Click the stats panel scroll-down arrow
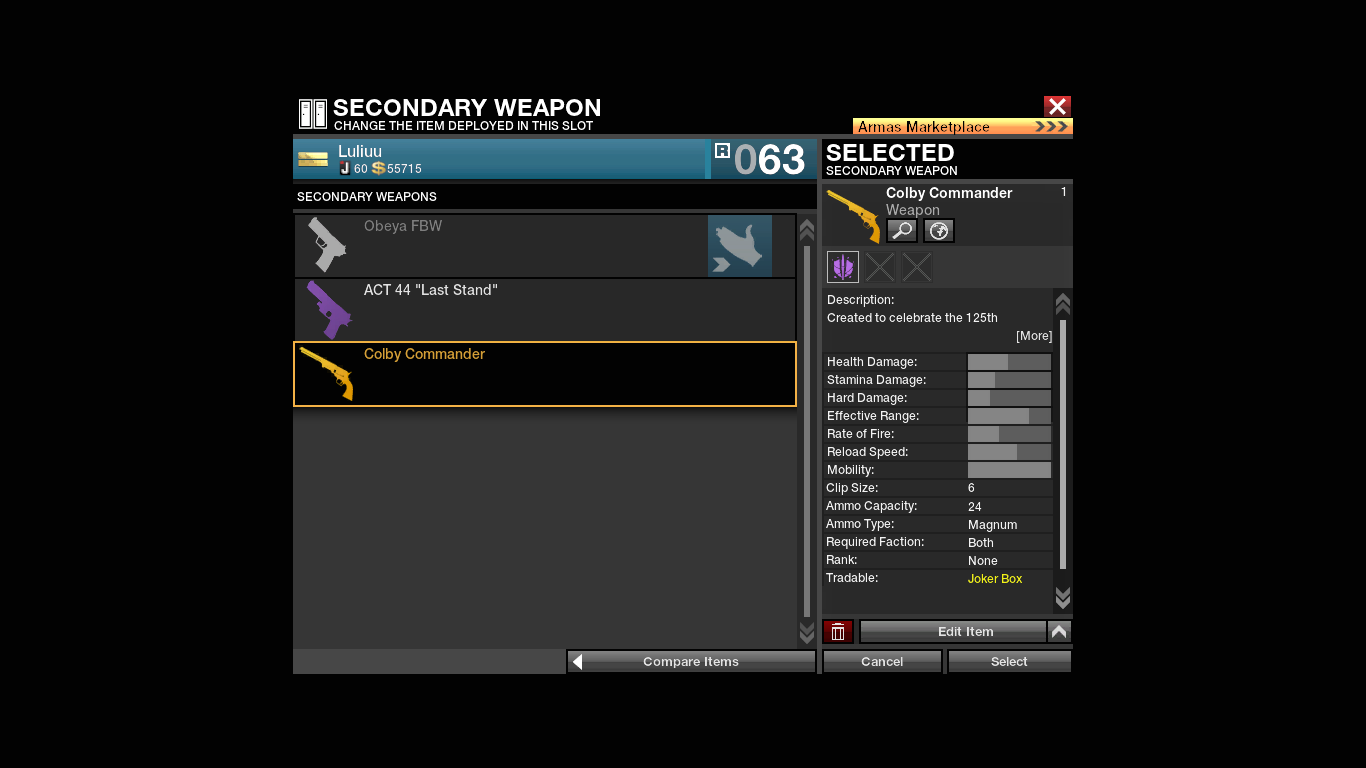 [x=1063, y=598]
